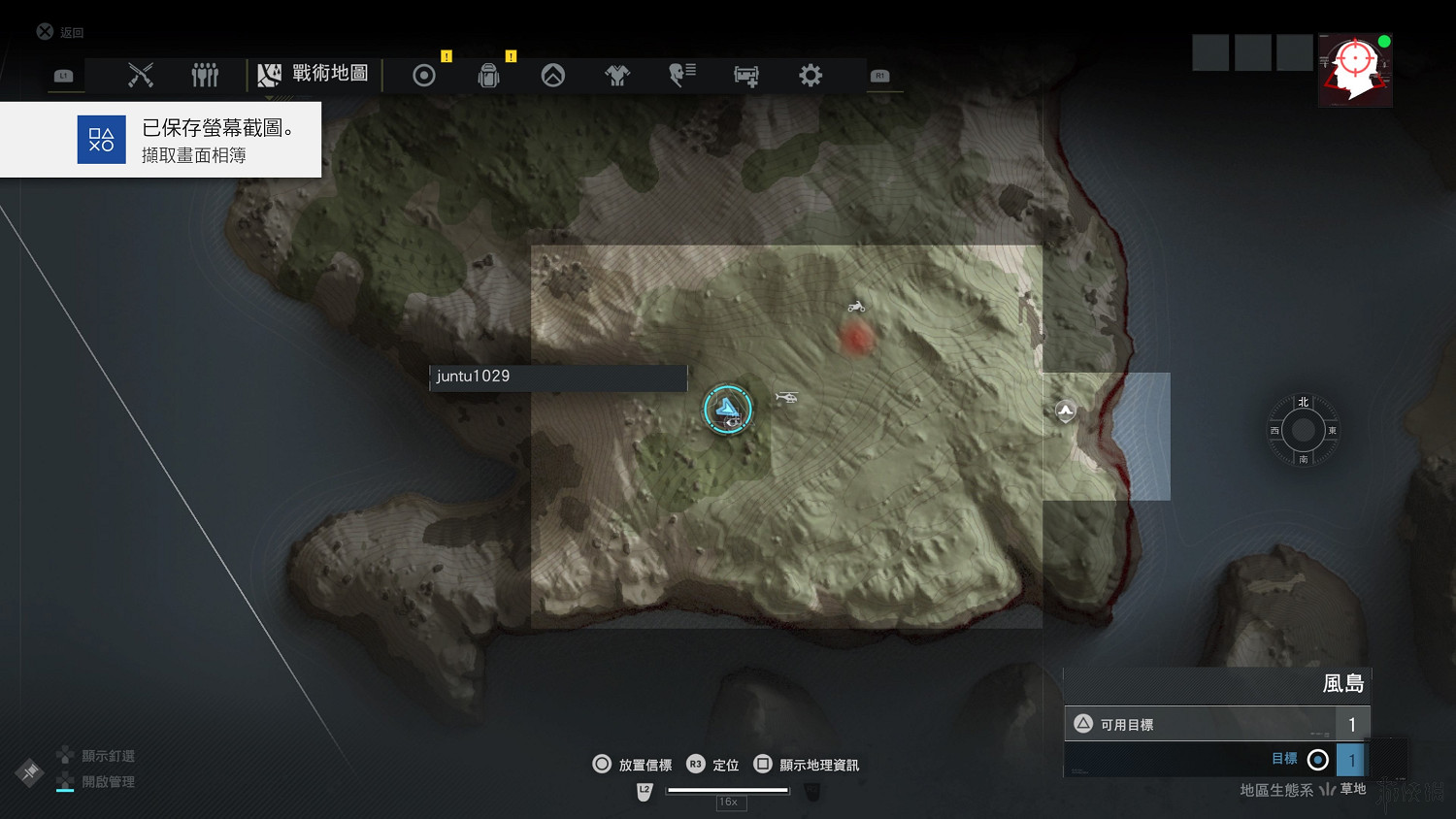
Task: Click the bivouac tent marker near the coast
Action: tap(1066, 411)
